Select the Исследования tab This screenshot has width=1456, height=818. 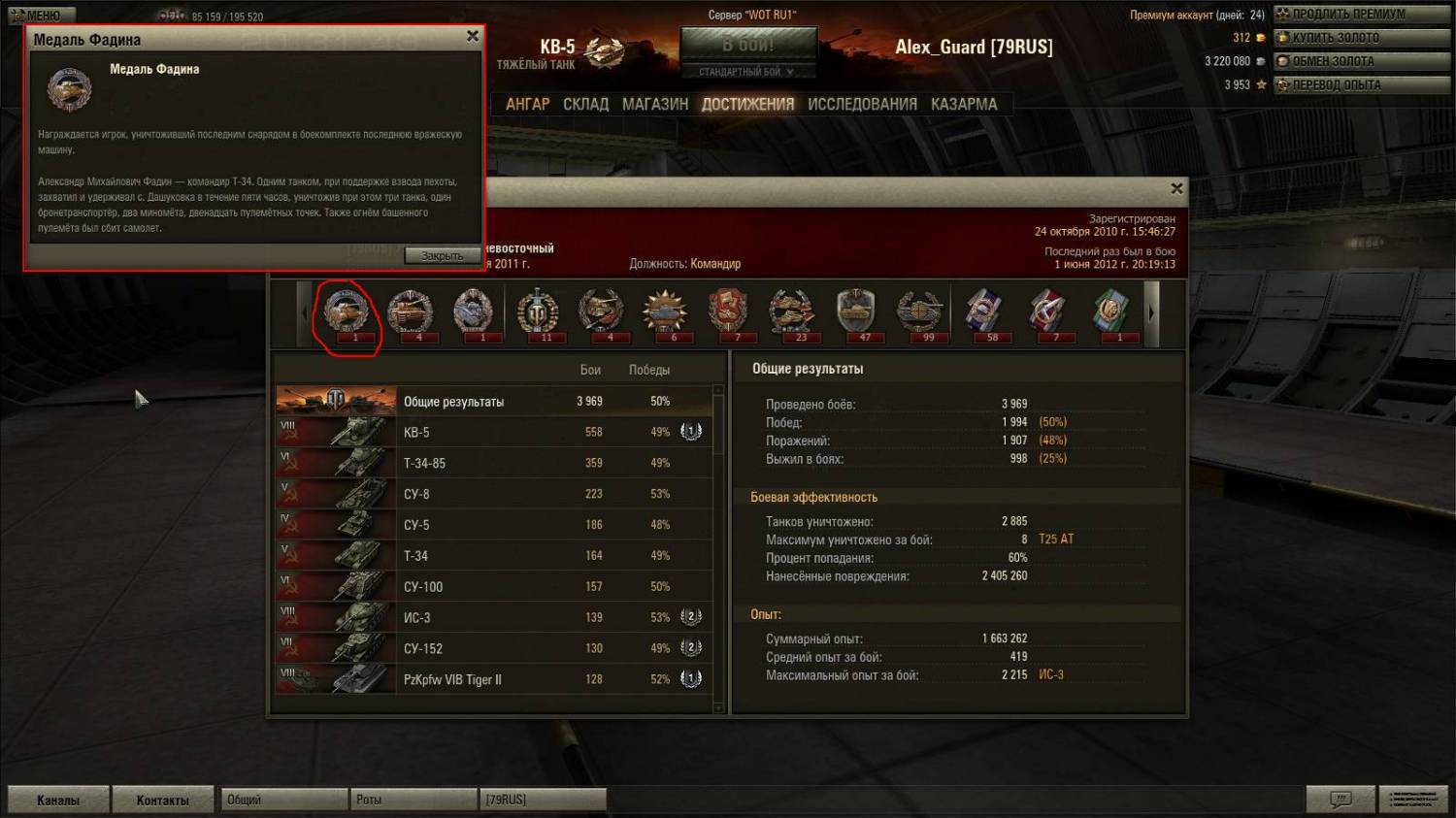[x=862, y=104]
